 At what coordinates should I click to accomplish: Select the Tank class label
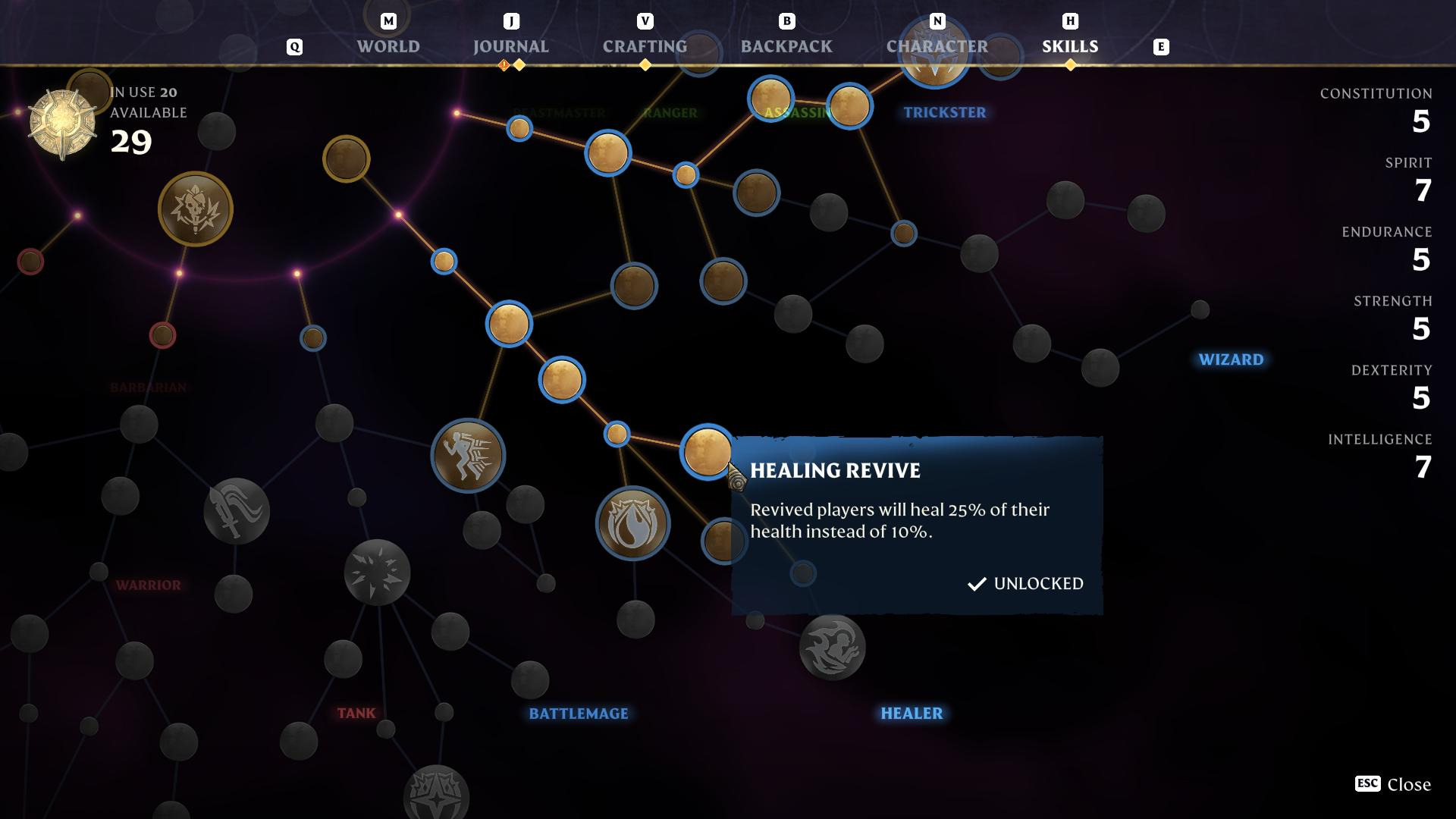click(356, 713)
